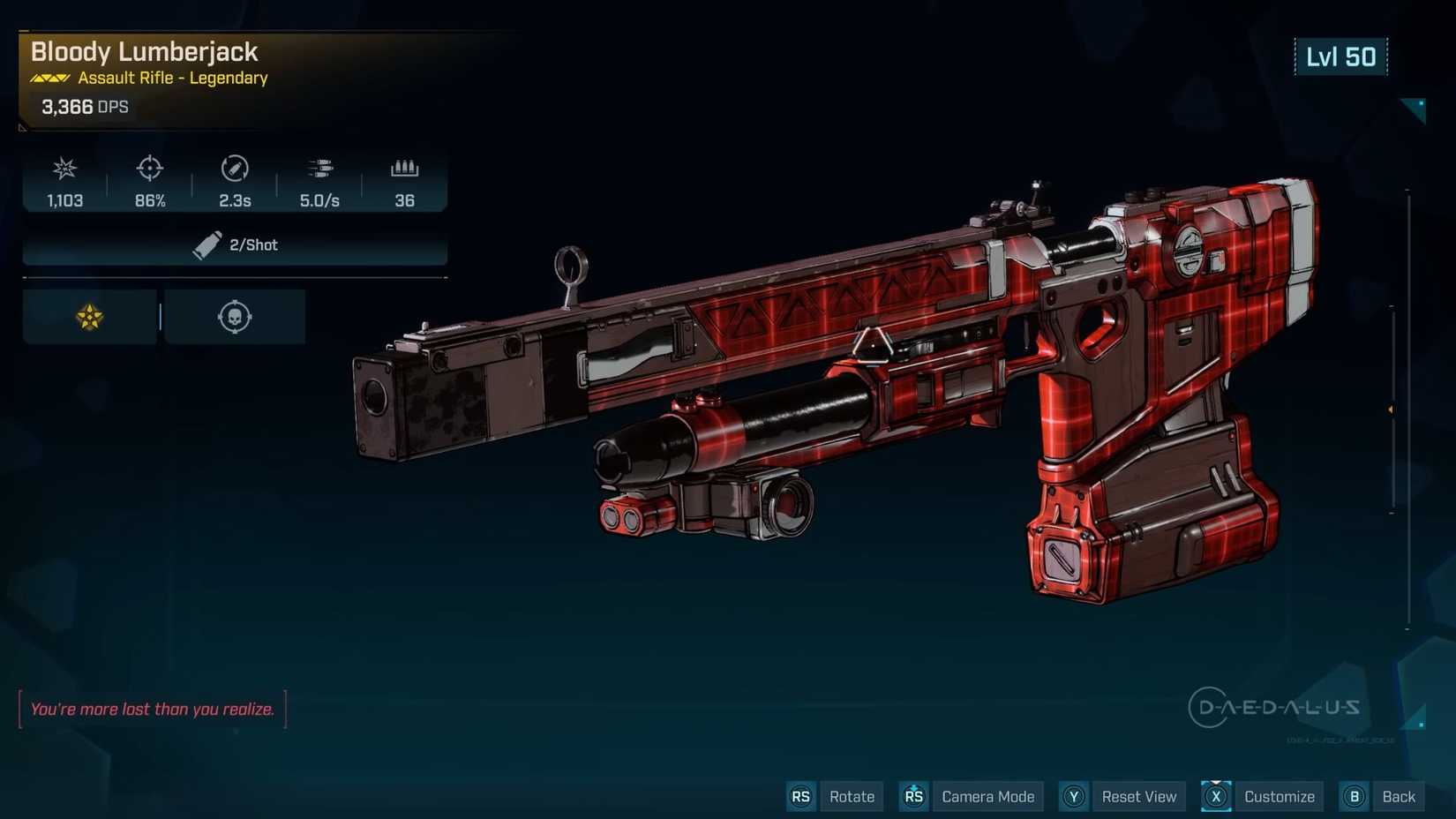Toggle the skull junk marker
The image size is (1456, 819).
tap(233, 315)
